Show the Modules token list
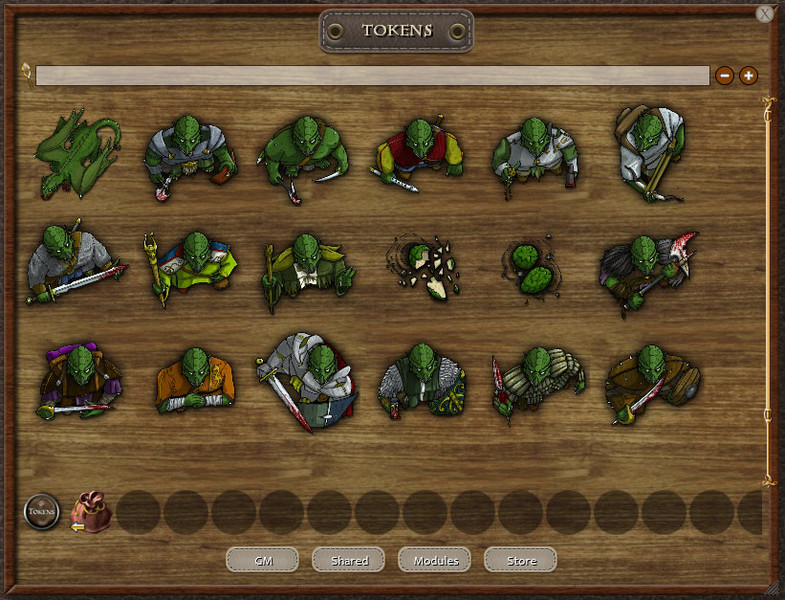The image size is (785, 600). tap(434, 560)
